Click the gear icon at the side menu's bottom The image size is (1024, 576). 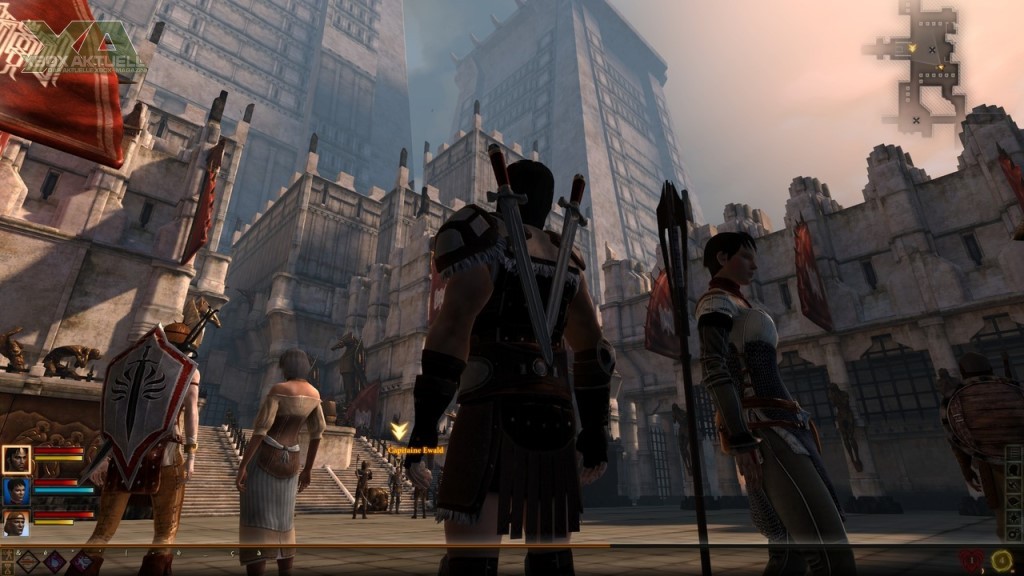point(1014,533)
